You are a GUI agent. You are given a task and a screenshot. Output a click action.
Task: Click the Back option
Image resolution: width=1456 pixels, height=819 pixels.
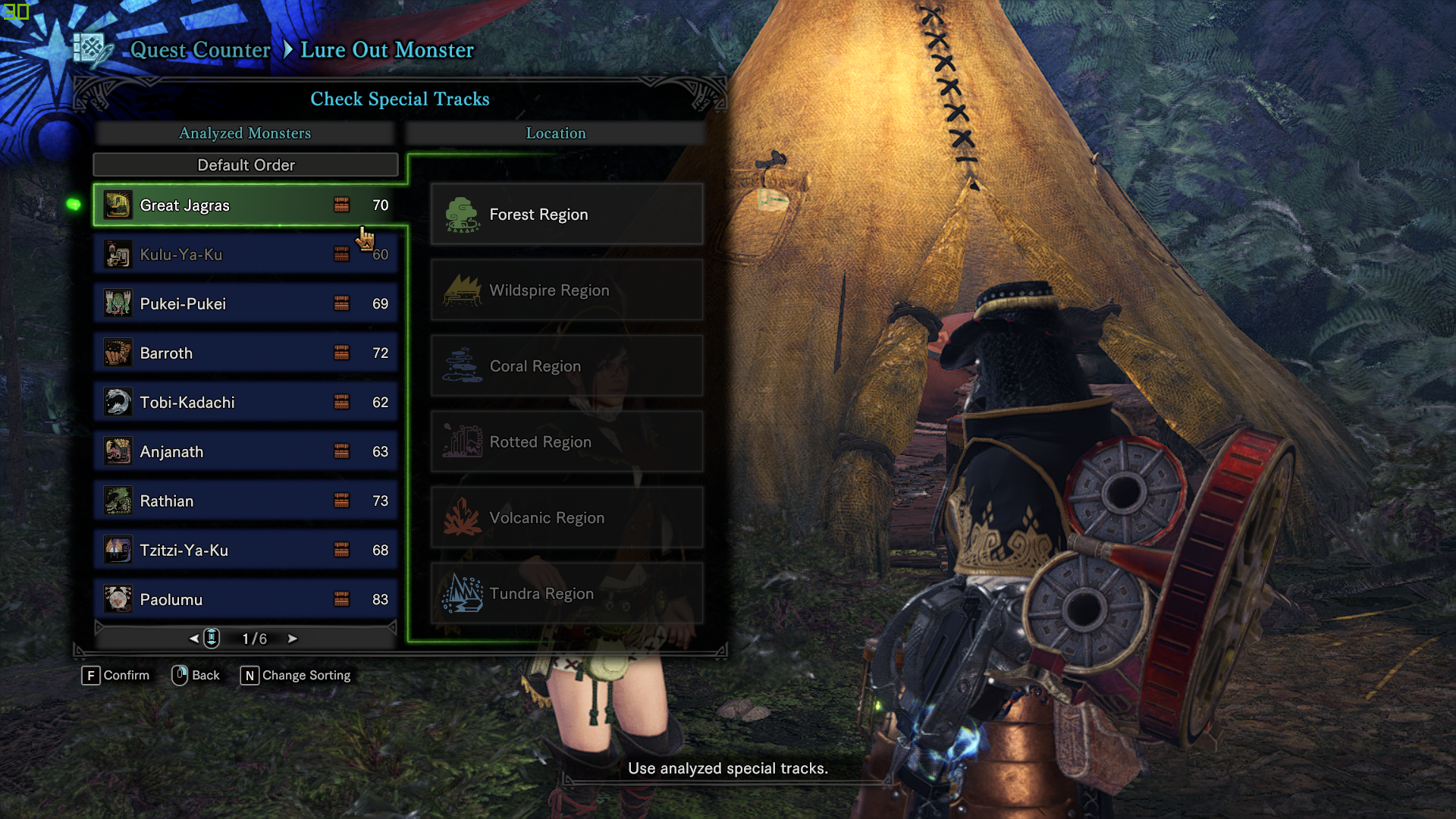pyautogui.click(x=196, y=676)
